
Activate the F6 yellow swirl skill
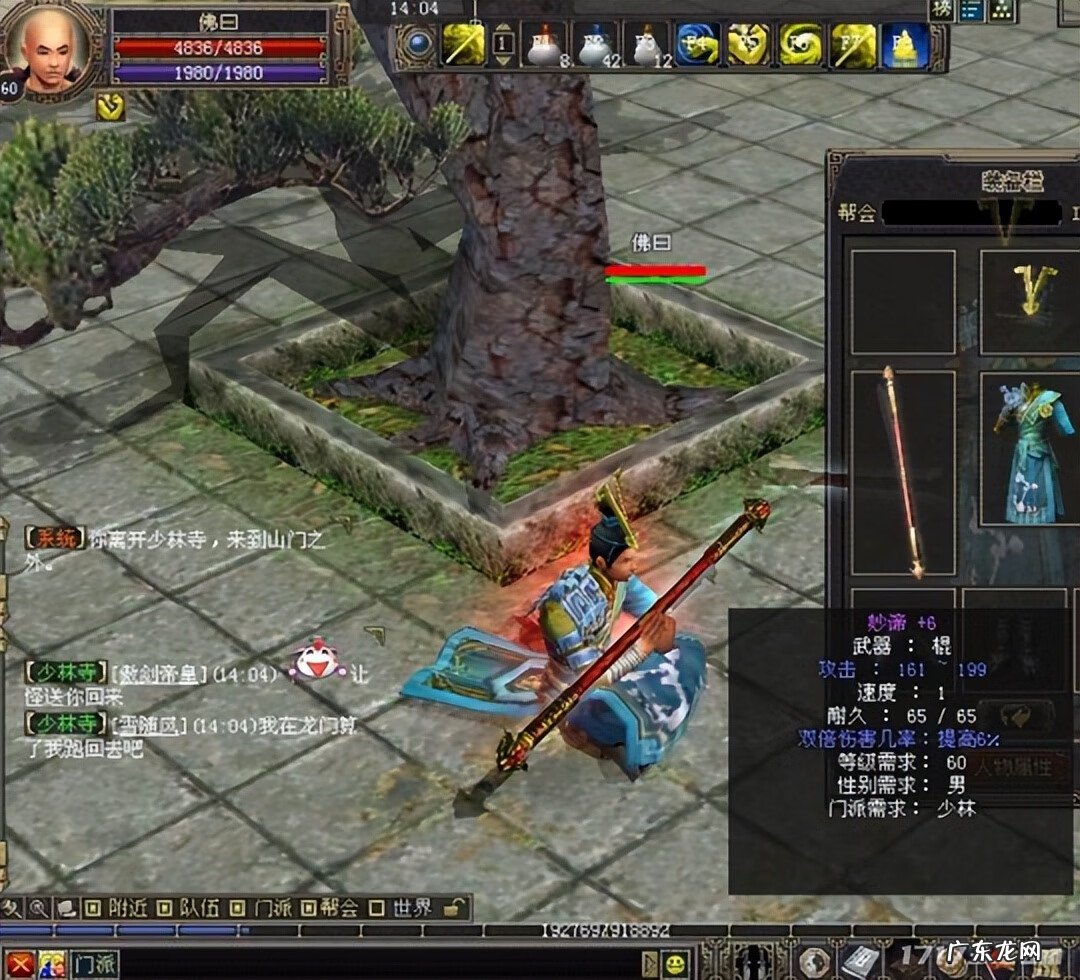800,45
